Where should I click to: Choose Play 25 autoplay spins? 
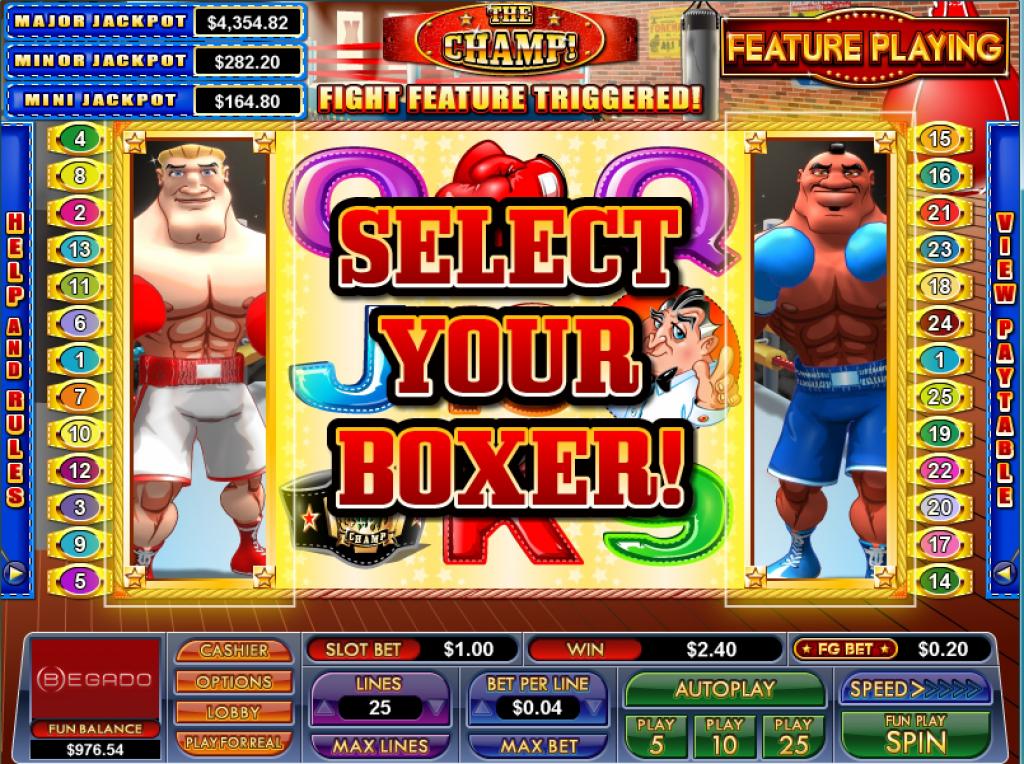pos(793,735)
